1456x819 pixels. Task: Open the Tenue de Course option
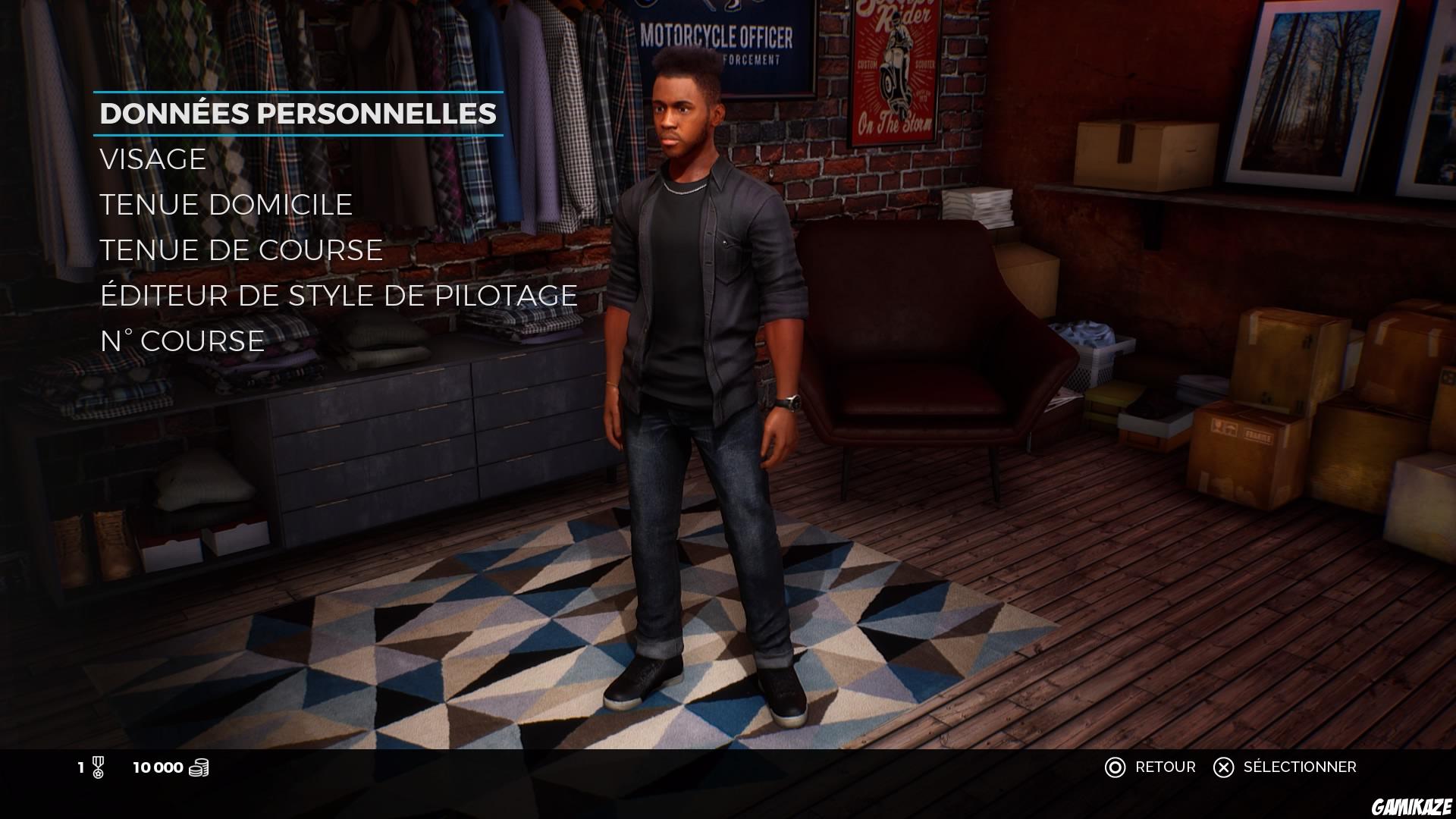(241, 250)
